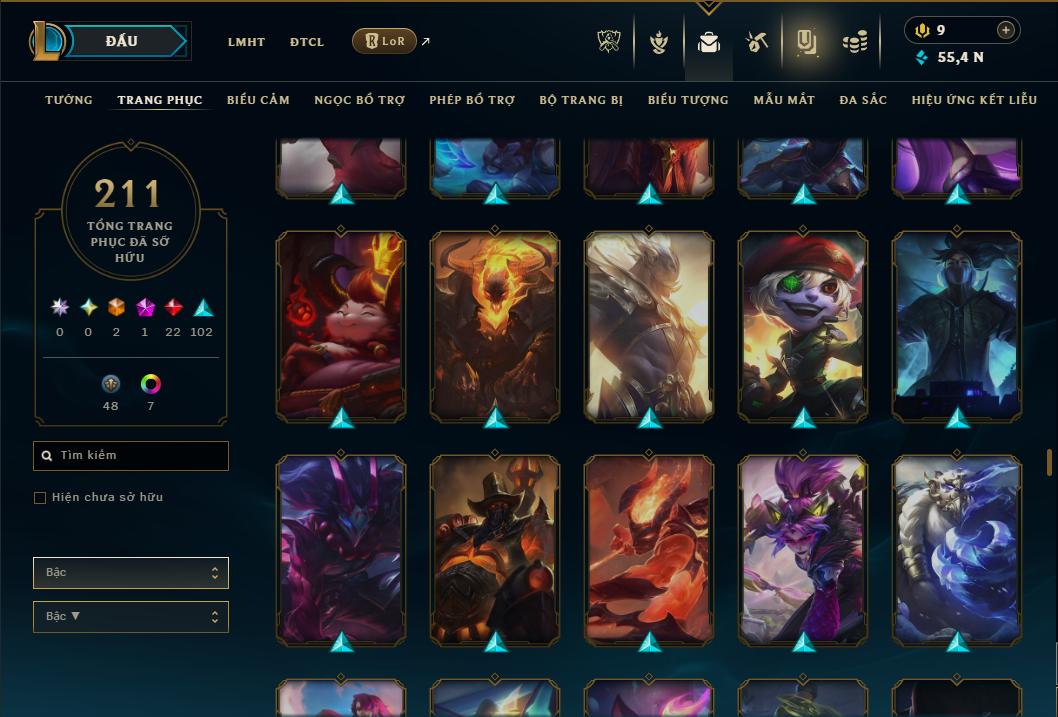The width and height of the screenshot is (1058, 717).
Task: Open the store coins icon
Action: tap(853, 42)
